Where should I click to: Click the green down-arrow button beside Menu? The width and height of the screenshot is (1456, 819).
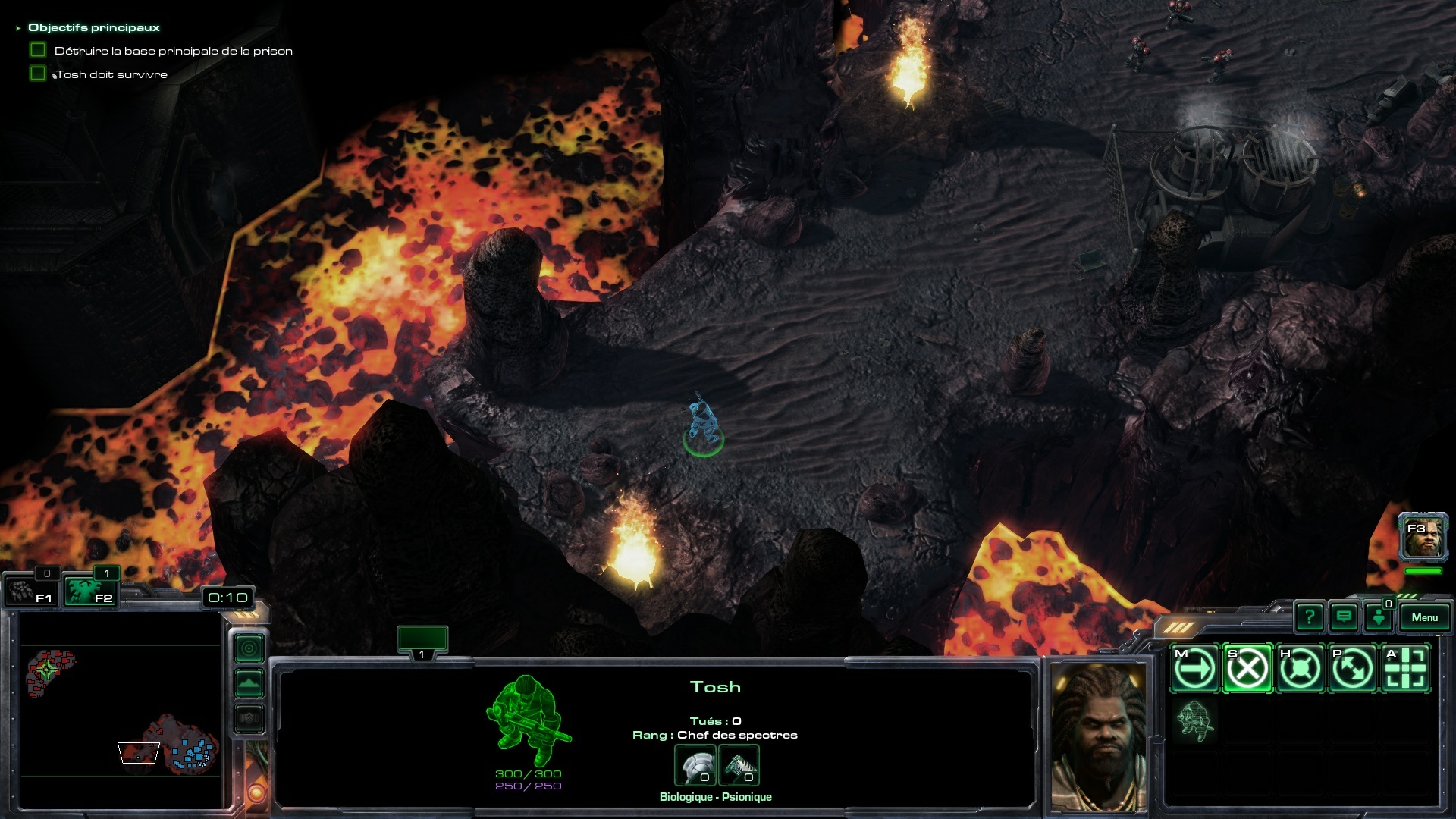tap(1379, 617)
